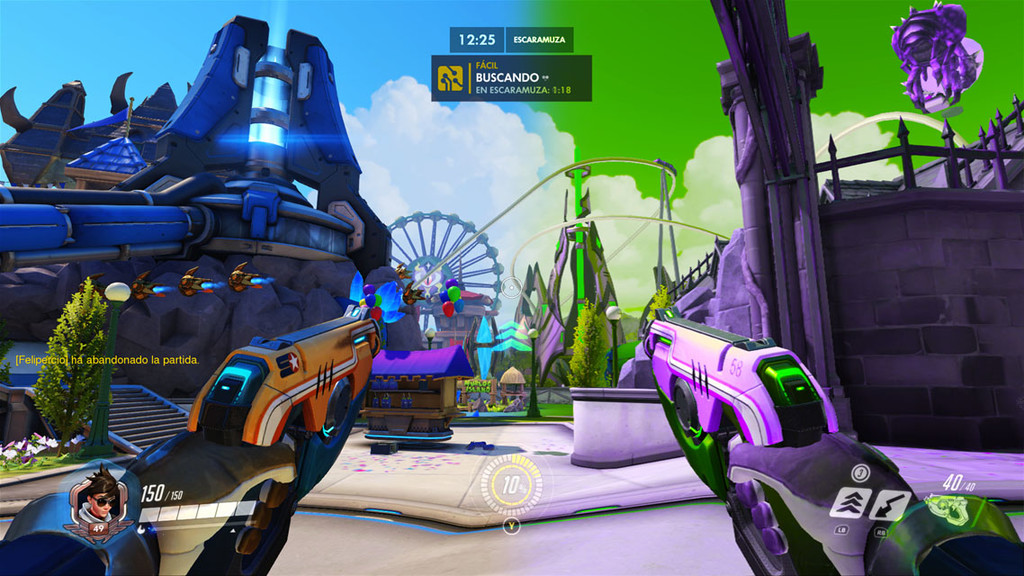Click the Felipercio left-the-match chat message

point(107,359)
